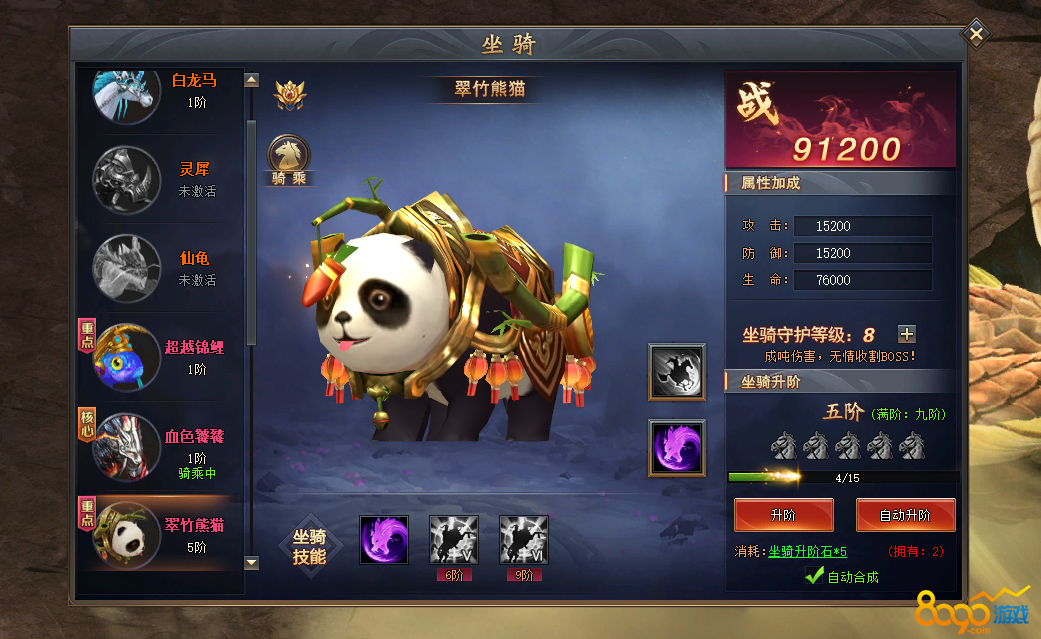Toggle the 自动合成 checkbox
The width and height of the screenshot is (1041, 639).
[x=815, y=576]
